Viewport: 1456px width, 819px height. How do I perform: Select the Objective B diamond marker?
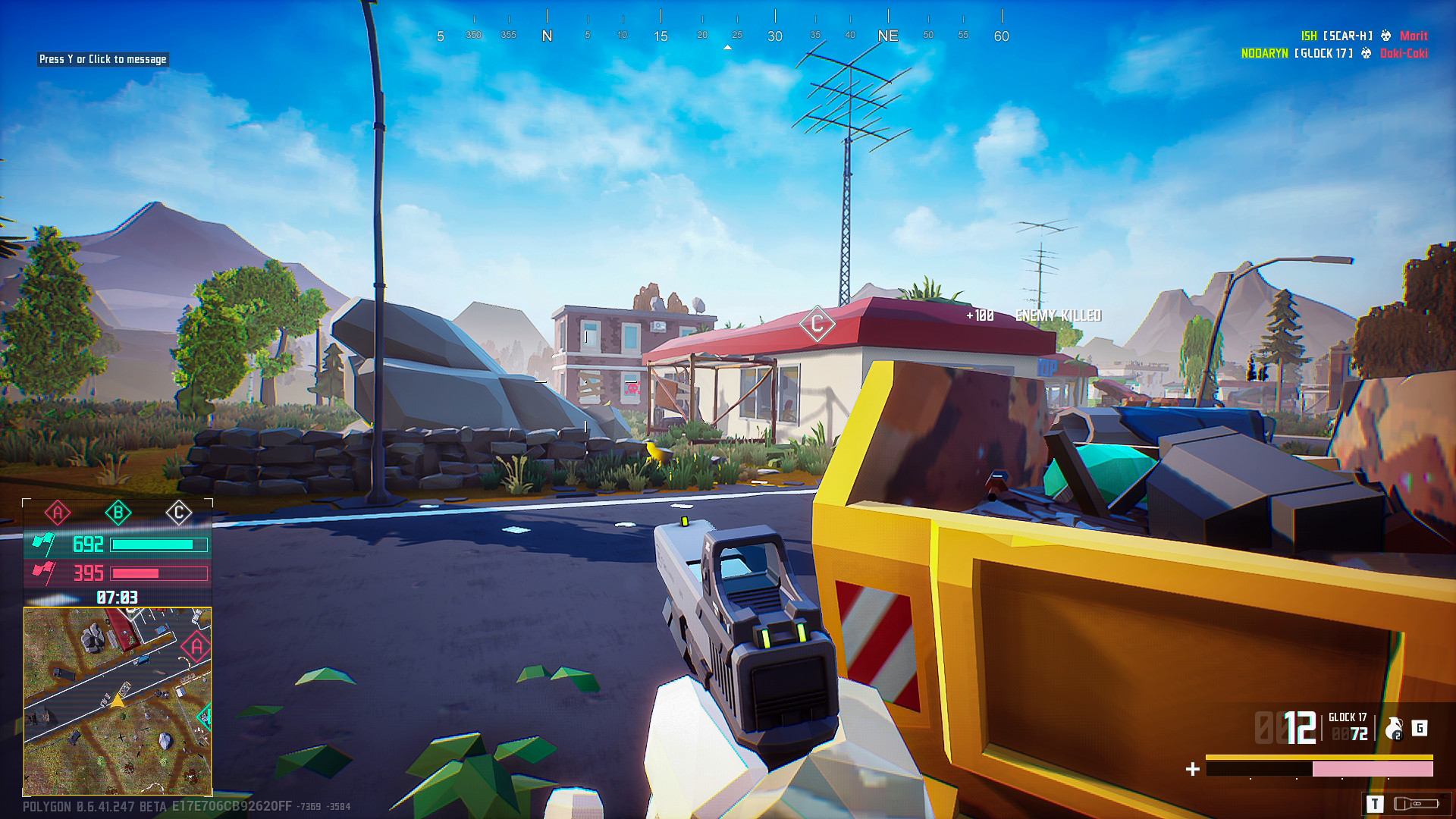[119, 512]
